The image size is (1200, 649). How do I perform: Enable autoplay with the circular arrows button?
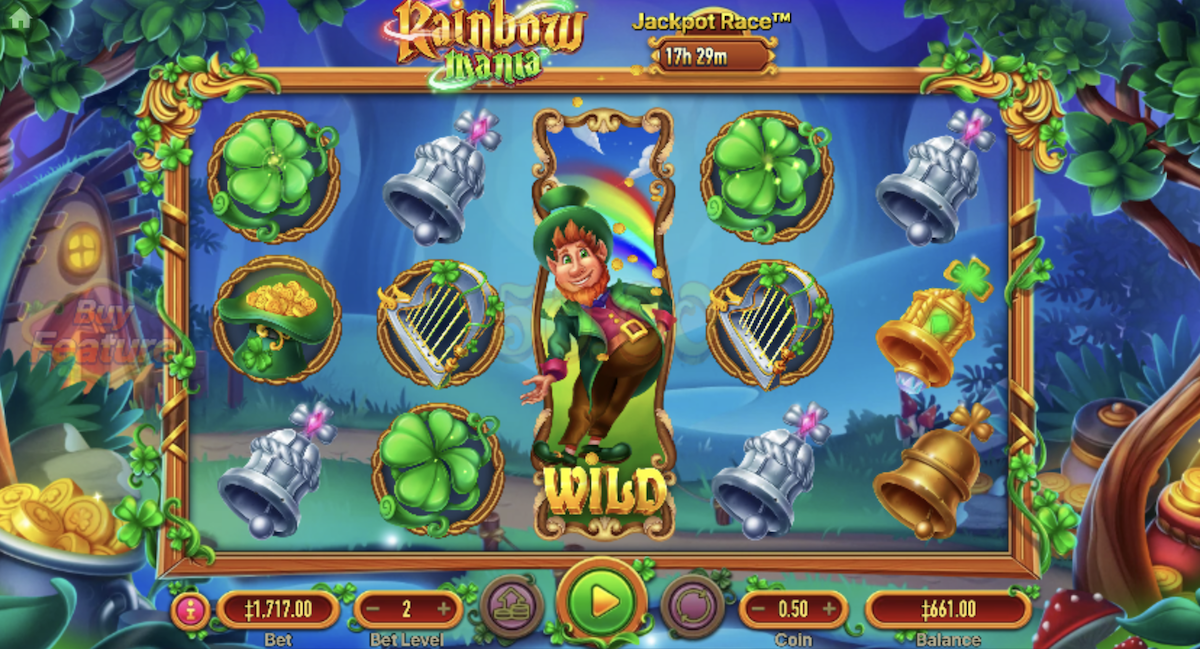[692, 605]
